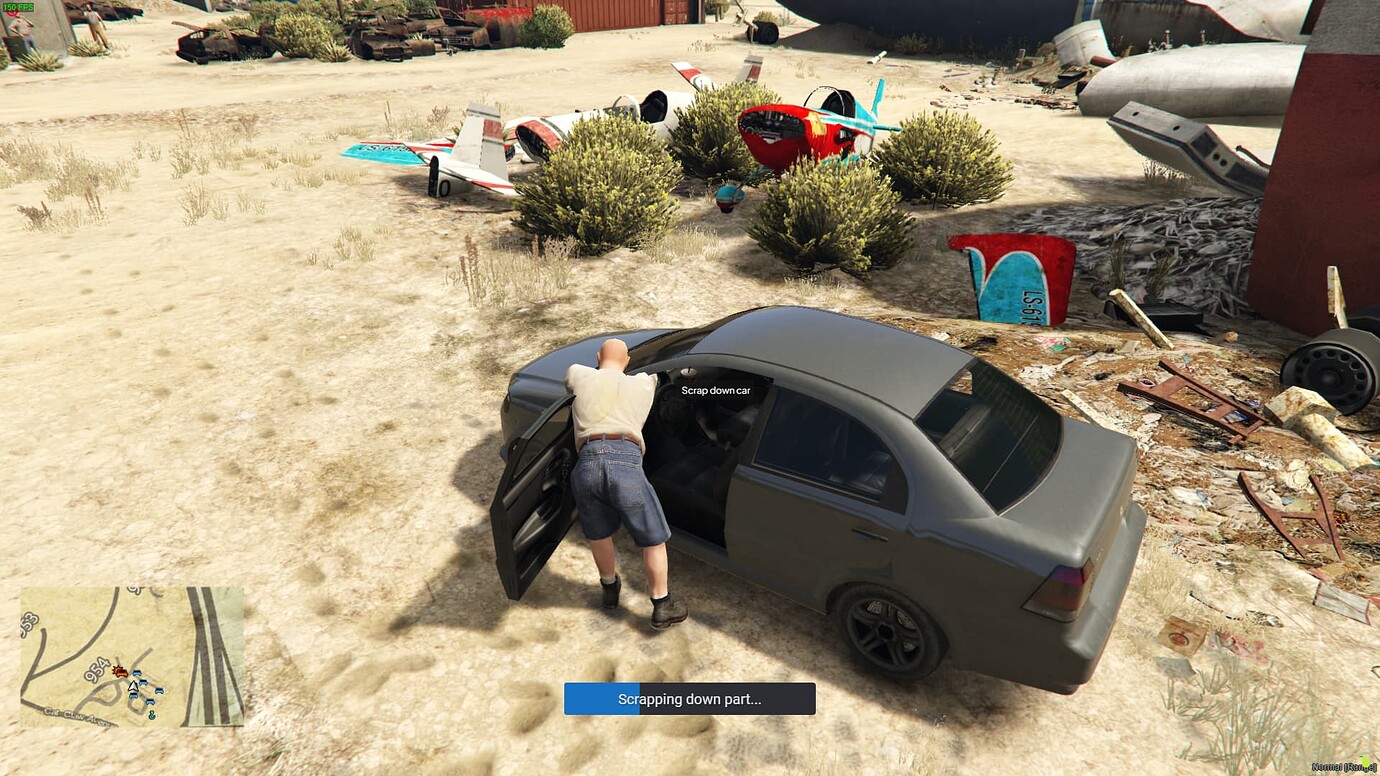Select the blue car blip left of the player arrow

click(x=132, y=697)
